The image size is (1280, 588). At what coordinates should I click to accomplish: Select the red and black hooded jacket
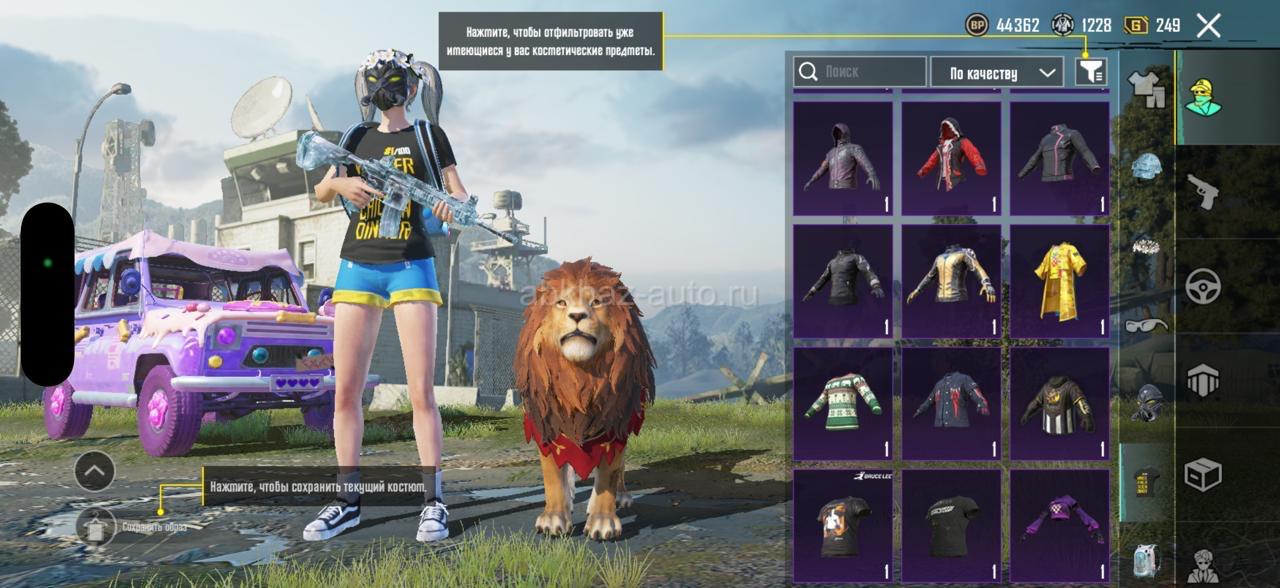point(950,158)
